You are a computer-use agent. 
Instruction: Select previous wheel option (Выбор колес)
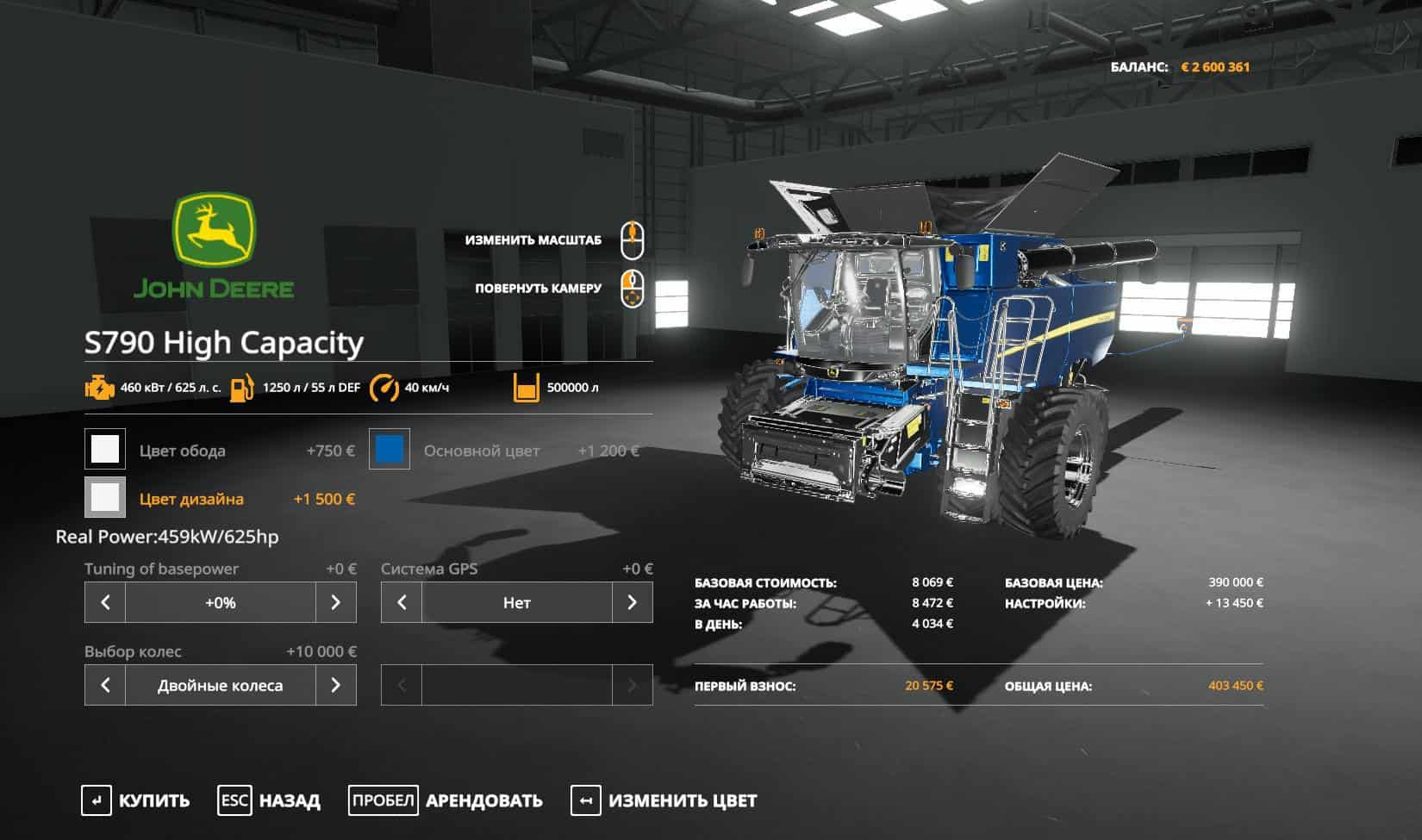click(x=105, y=685)
